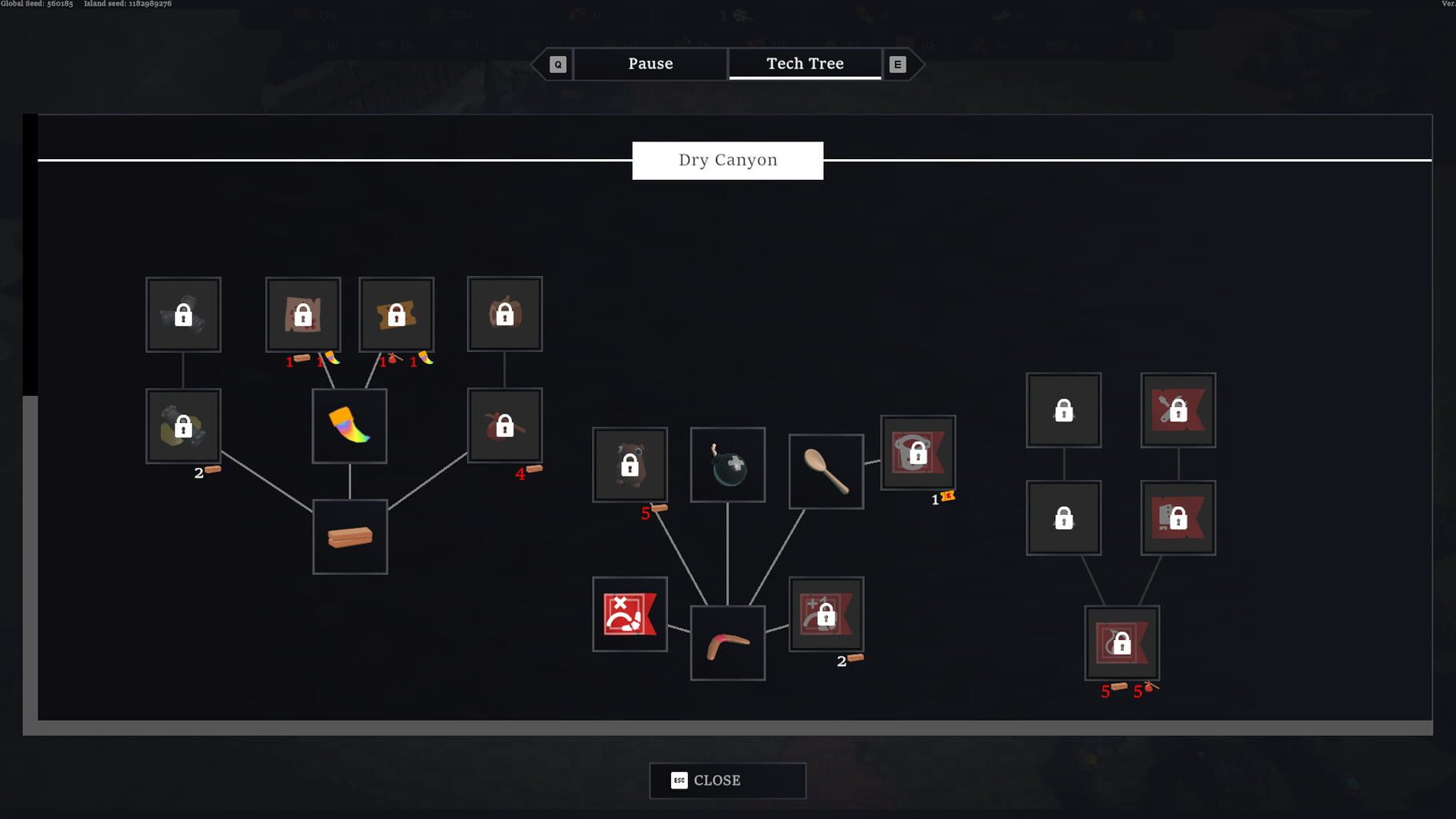Screen dimensions: 1456x819
Task: Unlock the locked pouch node costing 4 planks
Action: pyautogui.click(x=504, y=425)
